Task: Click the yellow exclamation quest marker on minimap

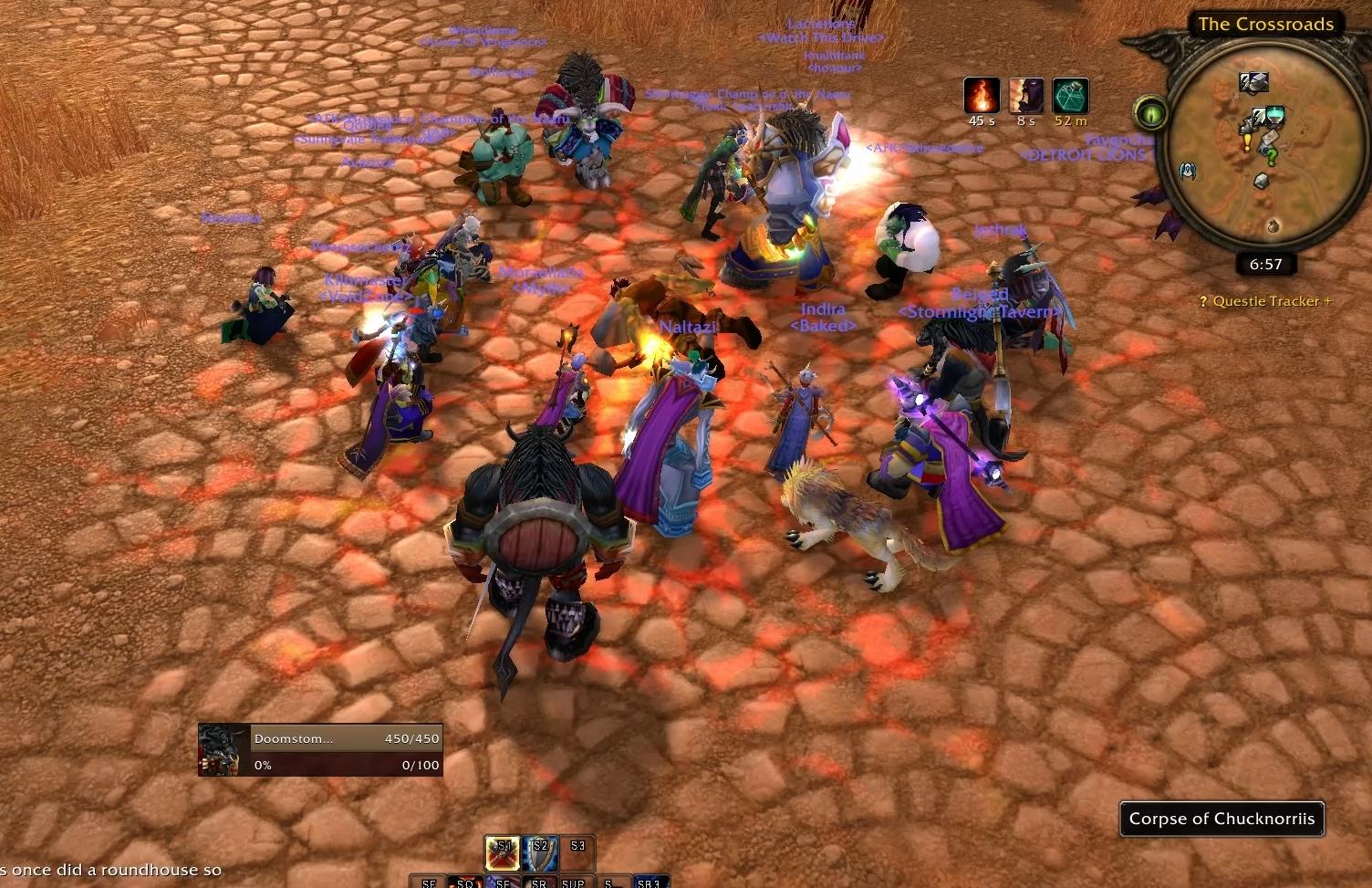Action: 1247,143
